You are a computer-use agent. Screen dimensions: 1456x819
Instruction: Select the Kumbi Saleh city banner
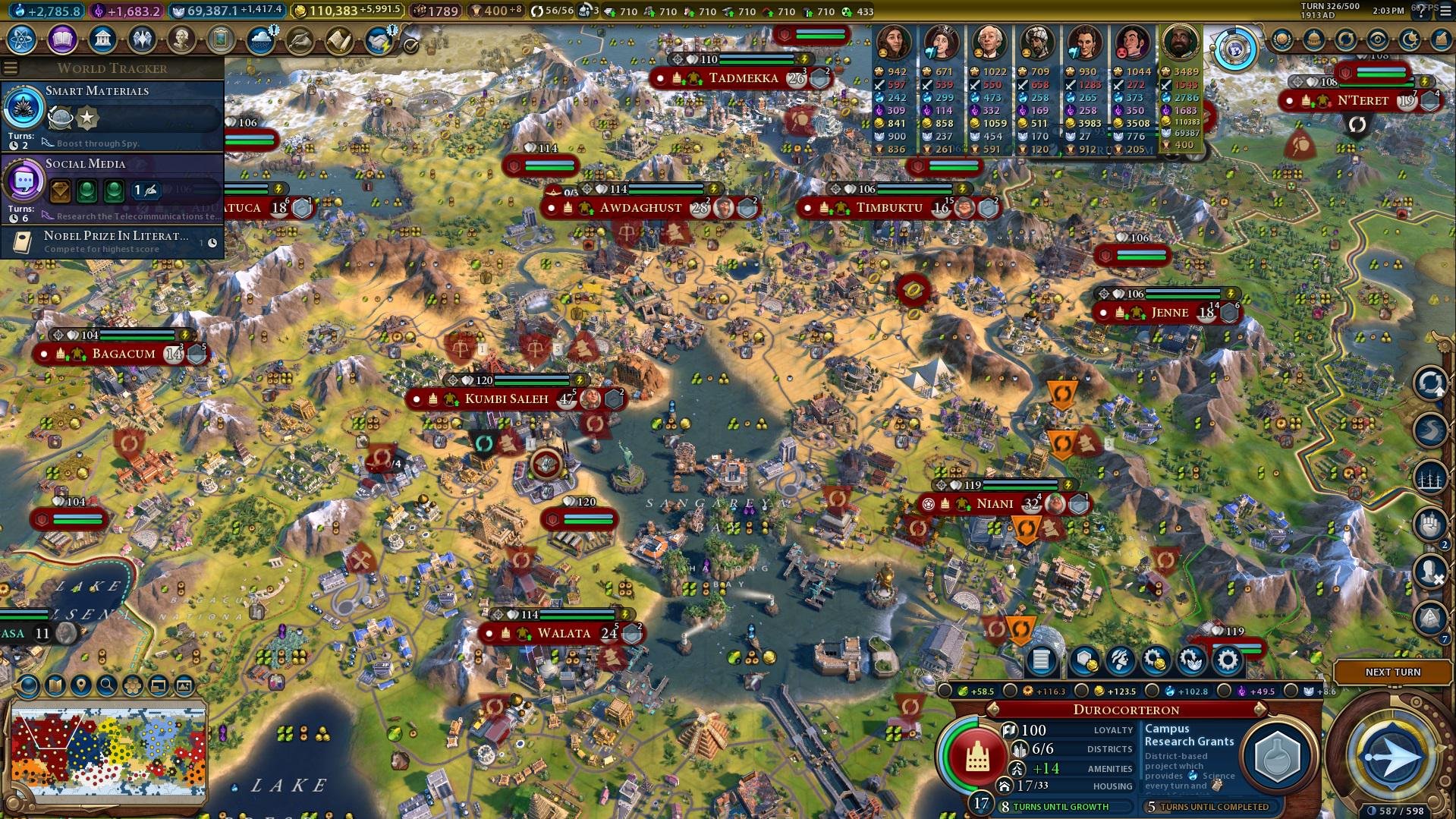pyautogui.click(x=506, y=398)
